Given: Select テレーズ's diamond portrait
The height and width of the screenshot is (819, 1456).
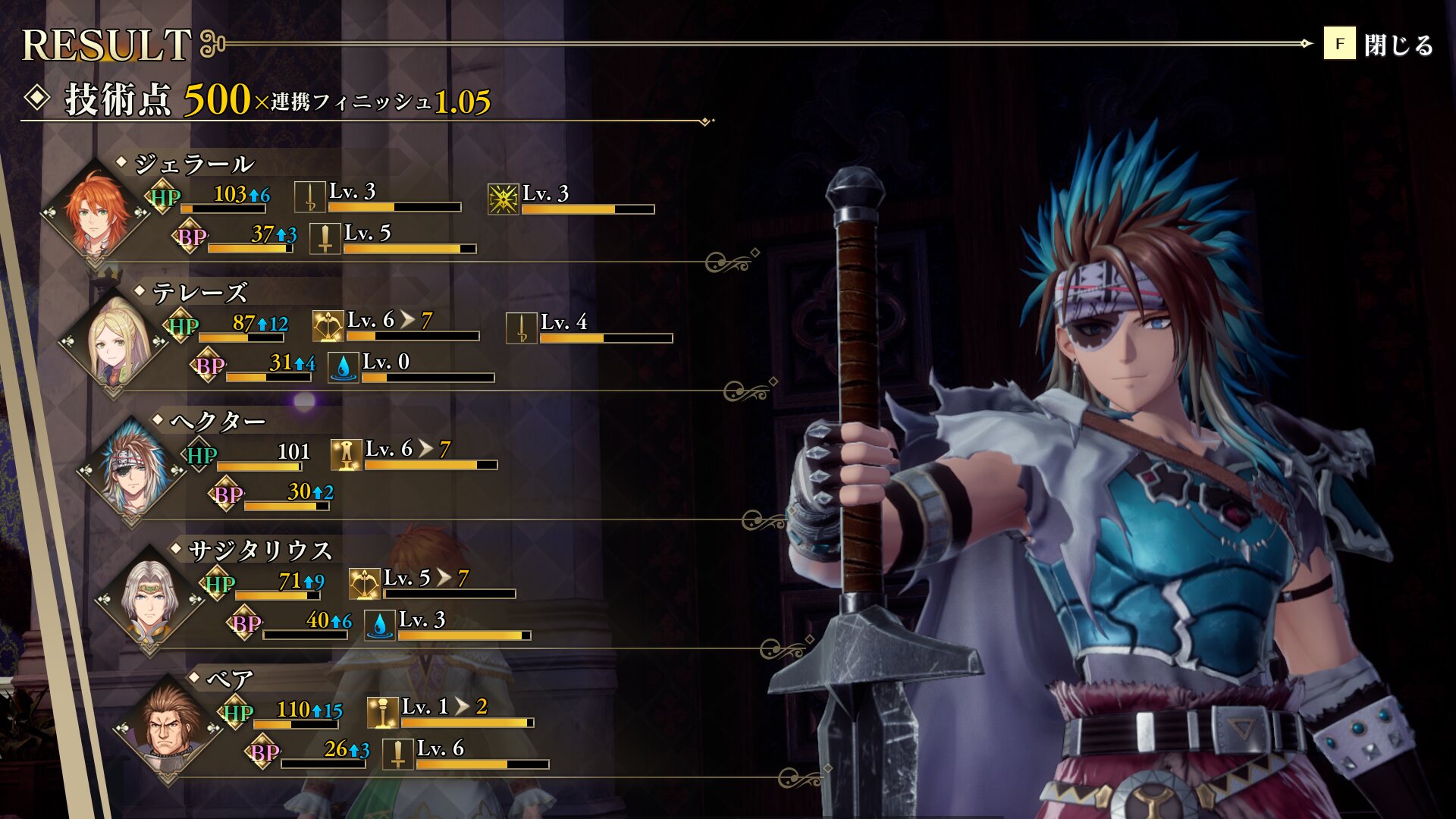Looking at the screenshot, I should [x=114, y=341].
